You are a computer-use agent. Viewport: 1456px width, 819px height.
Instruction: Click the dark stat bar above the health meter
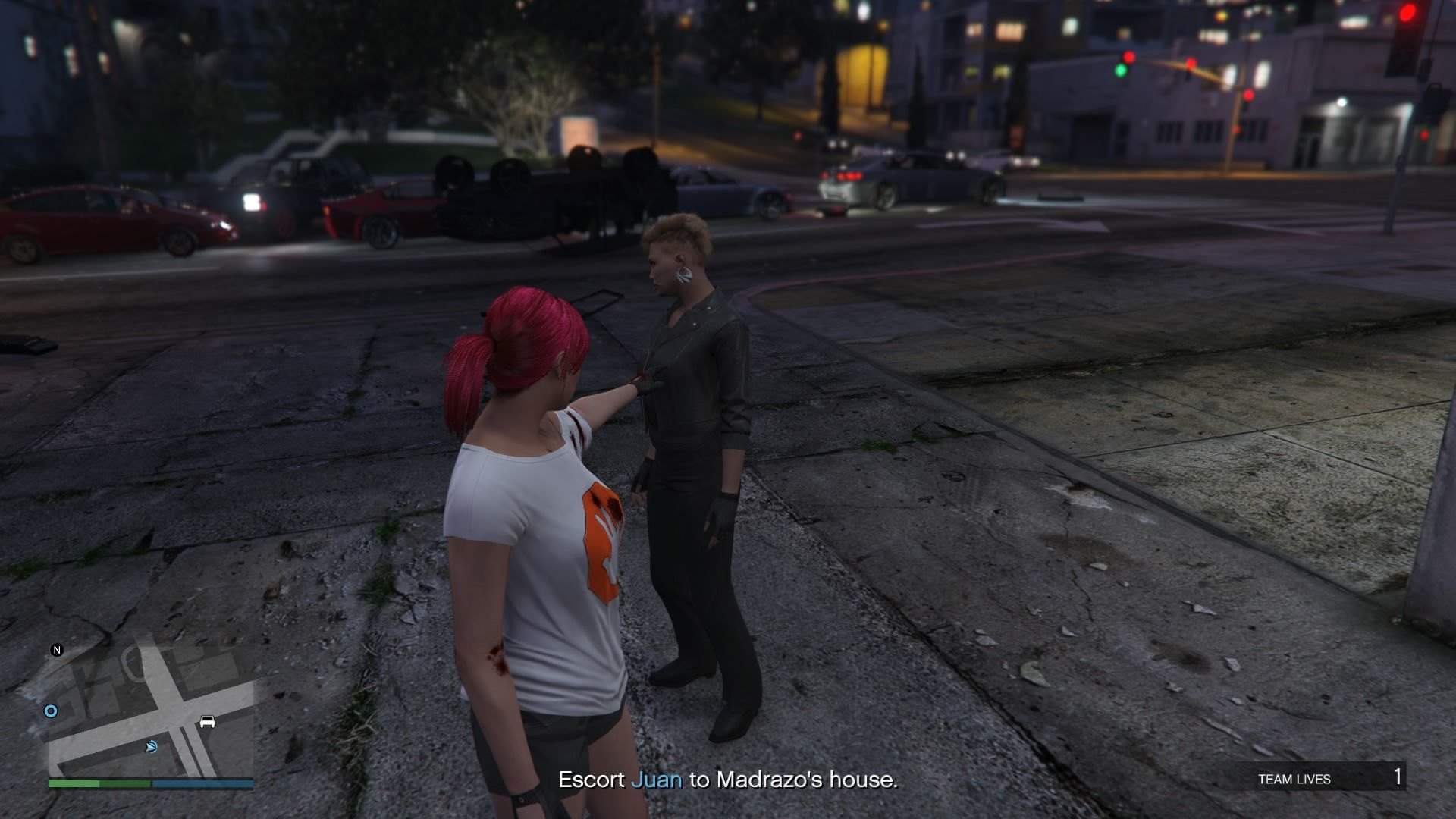(x=152, y=778)
